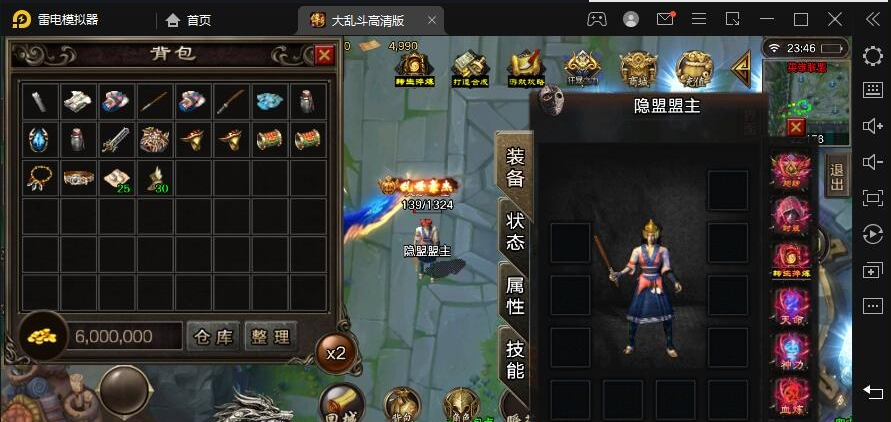Open the 商城 shop icon
Image resolution: width=891 pixels, height=422 pixels.
[637, 68]
